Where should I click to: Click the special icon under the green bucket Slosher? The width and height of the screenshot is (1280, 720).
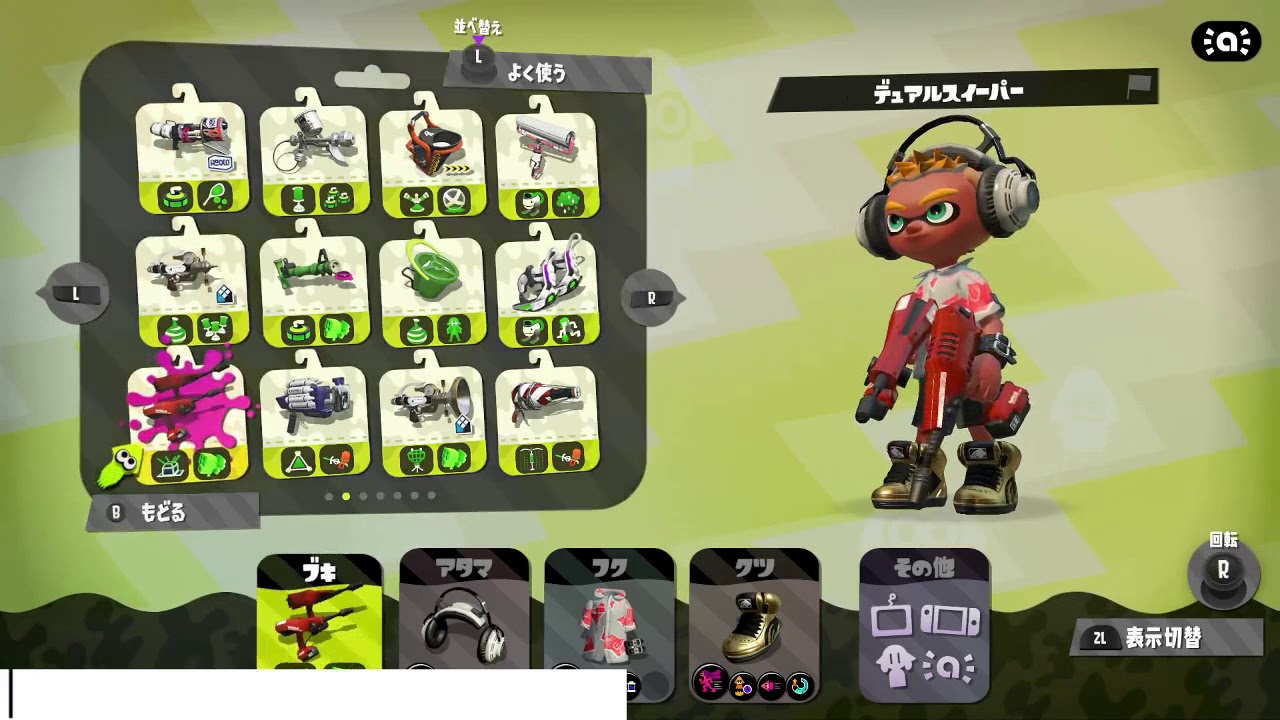tap(455, 330)
